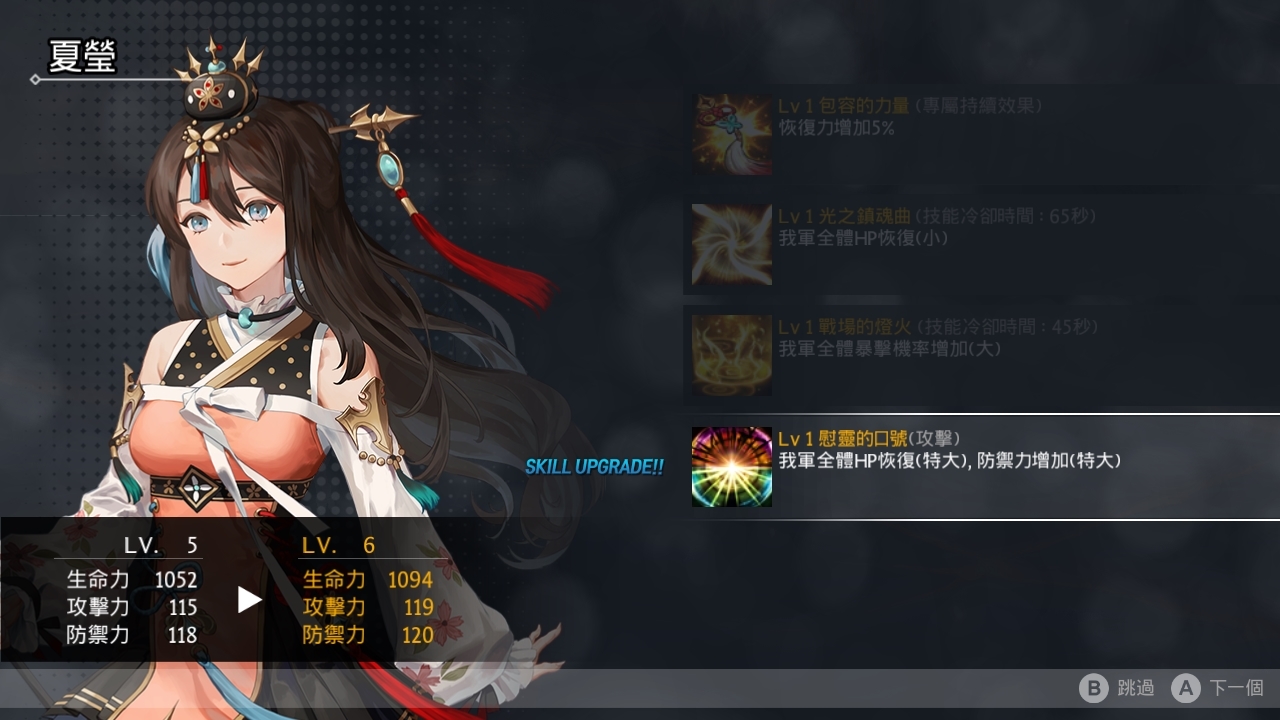The height and width of the screenshot is (720, 1280).
Task: Click the A button next icon
Action: [x=1186, y=689]
